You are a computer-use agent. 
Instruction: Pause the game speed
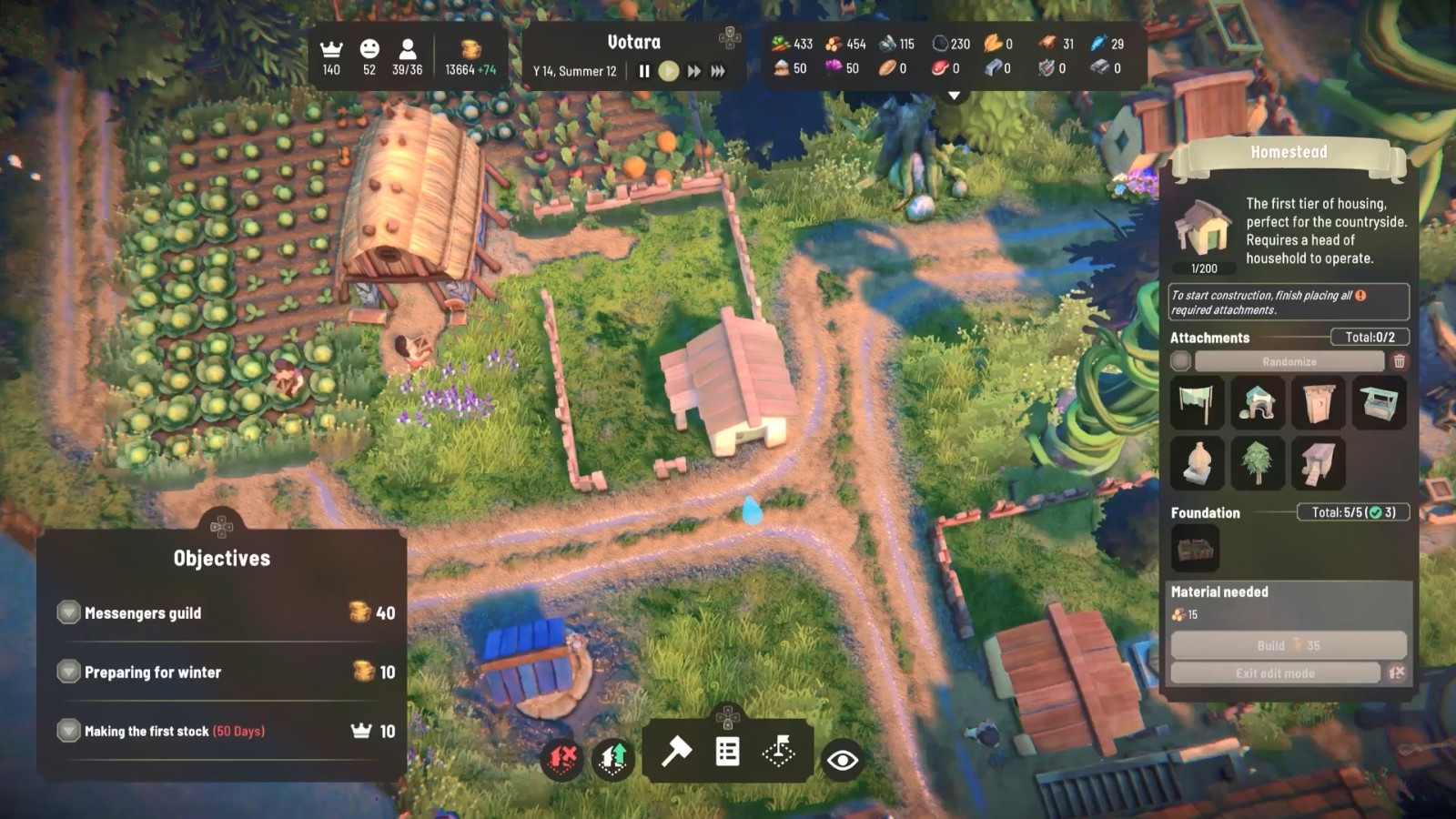coord(644,71)
